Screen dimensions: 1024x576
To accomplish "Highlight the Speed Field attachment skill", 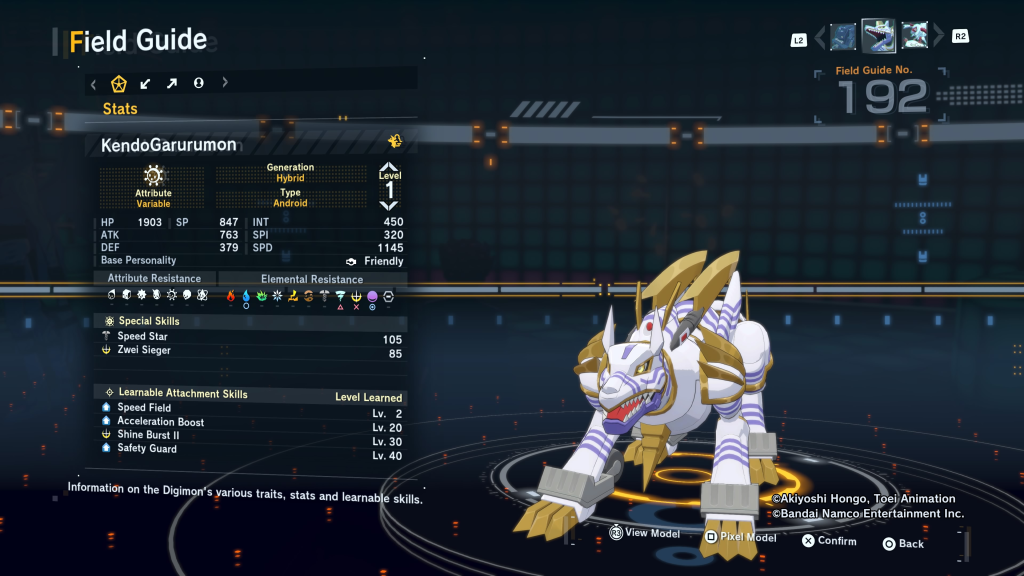I will coord(250,408).
